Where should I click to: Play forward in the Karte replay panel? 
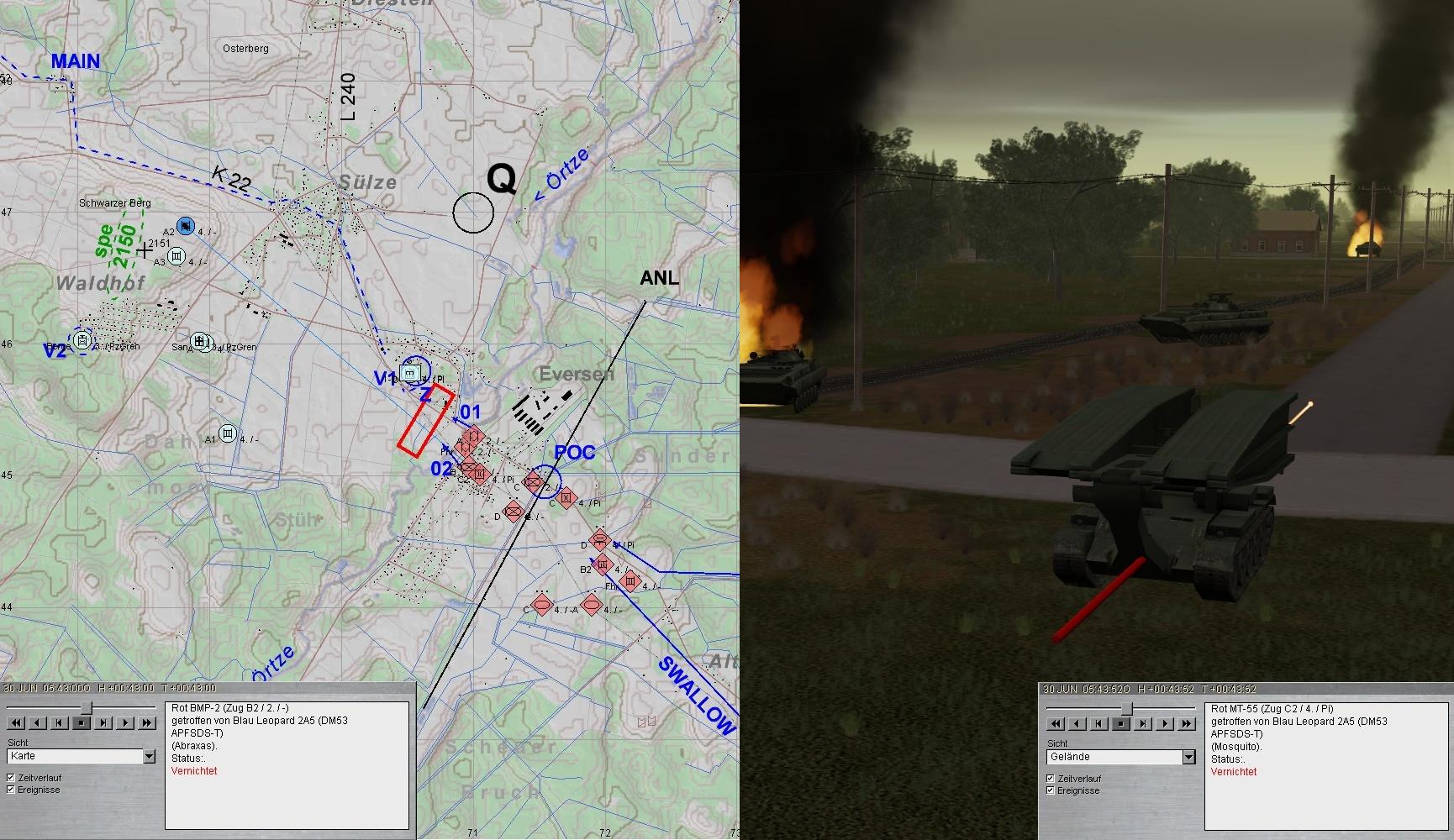click(x=125, y=722)
